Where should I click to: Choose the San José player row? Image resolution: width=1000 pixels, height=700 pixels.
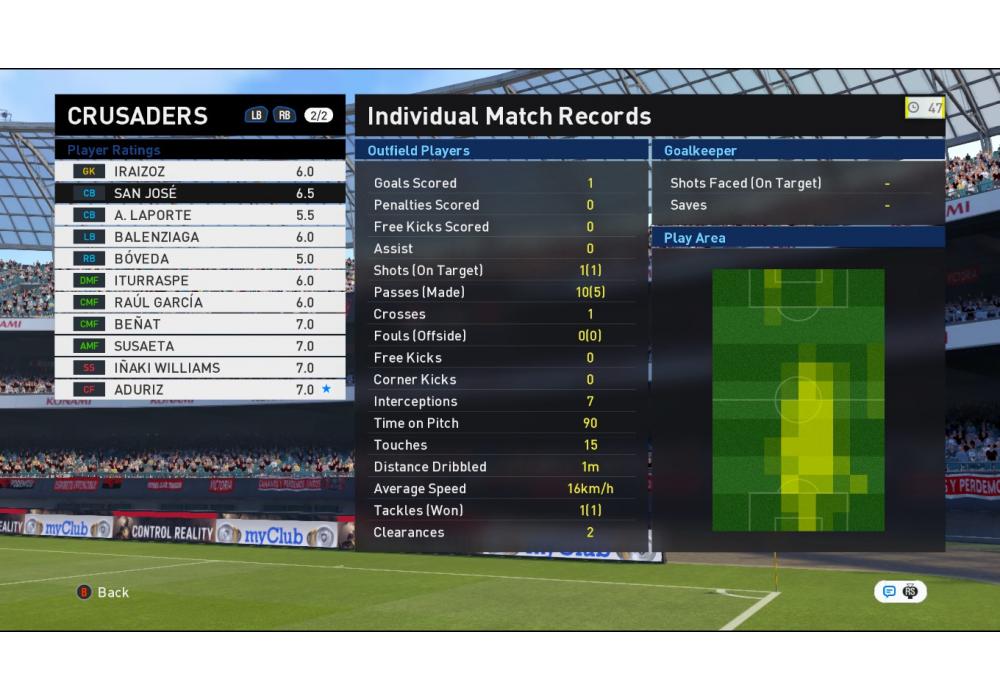tap(200, 193)
